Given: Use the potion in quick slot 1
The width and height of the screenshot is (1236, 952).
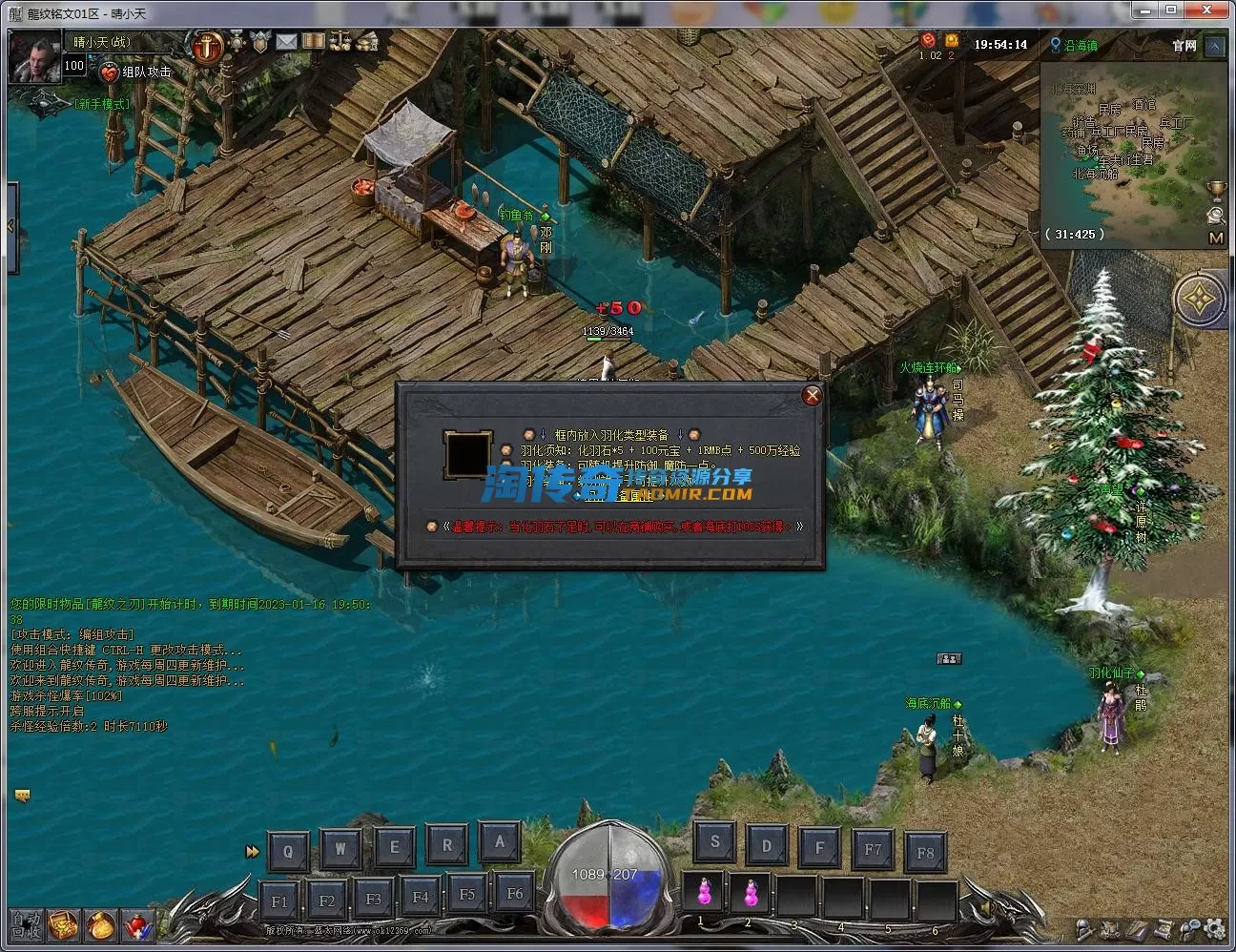Looking at the screenshot, I should pos(704,893).
